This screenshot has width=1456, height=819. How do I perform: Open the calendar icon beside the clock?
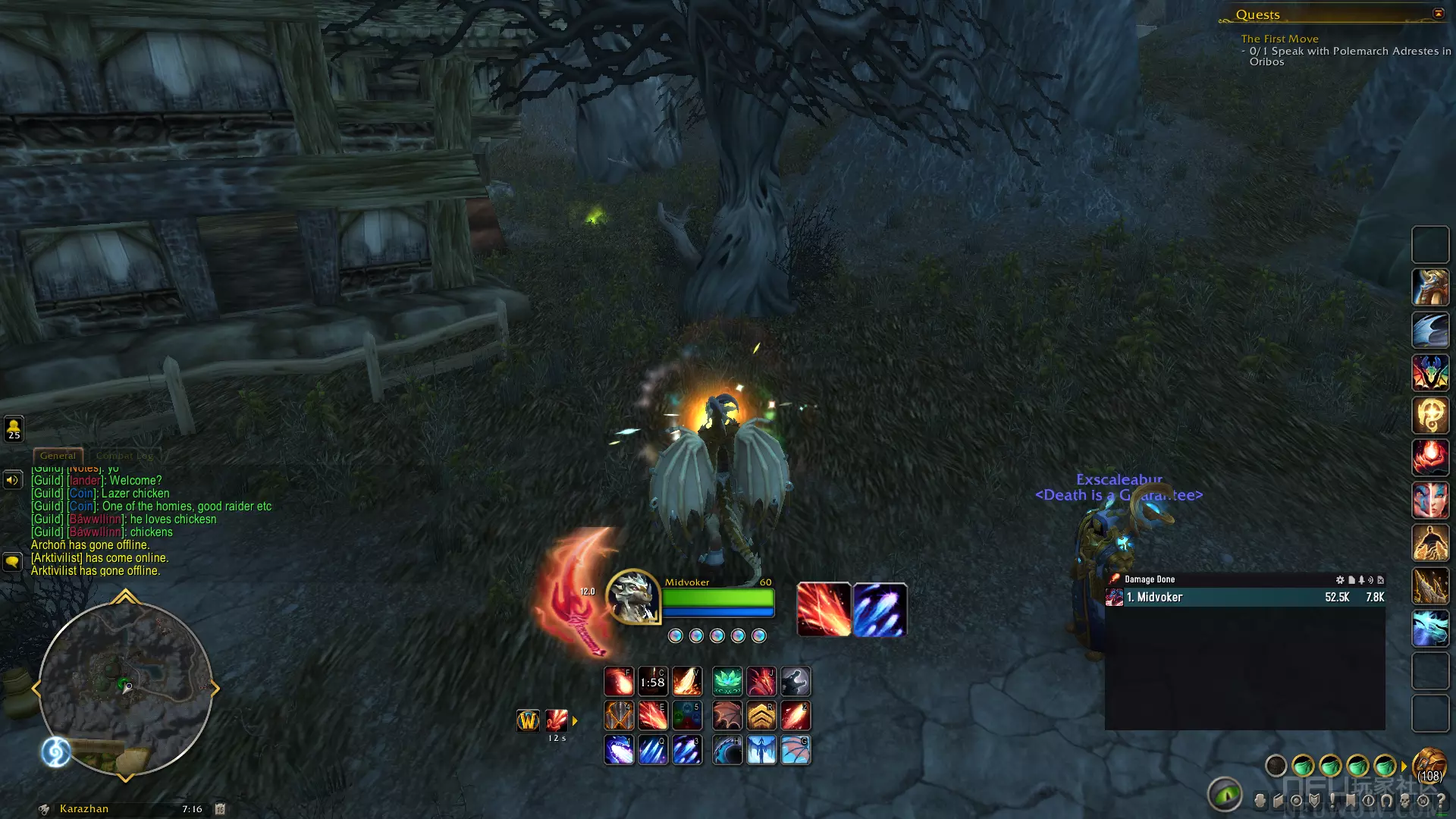coord(220,809)
